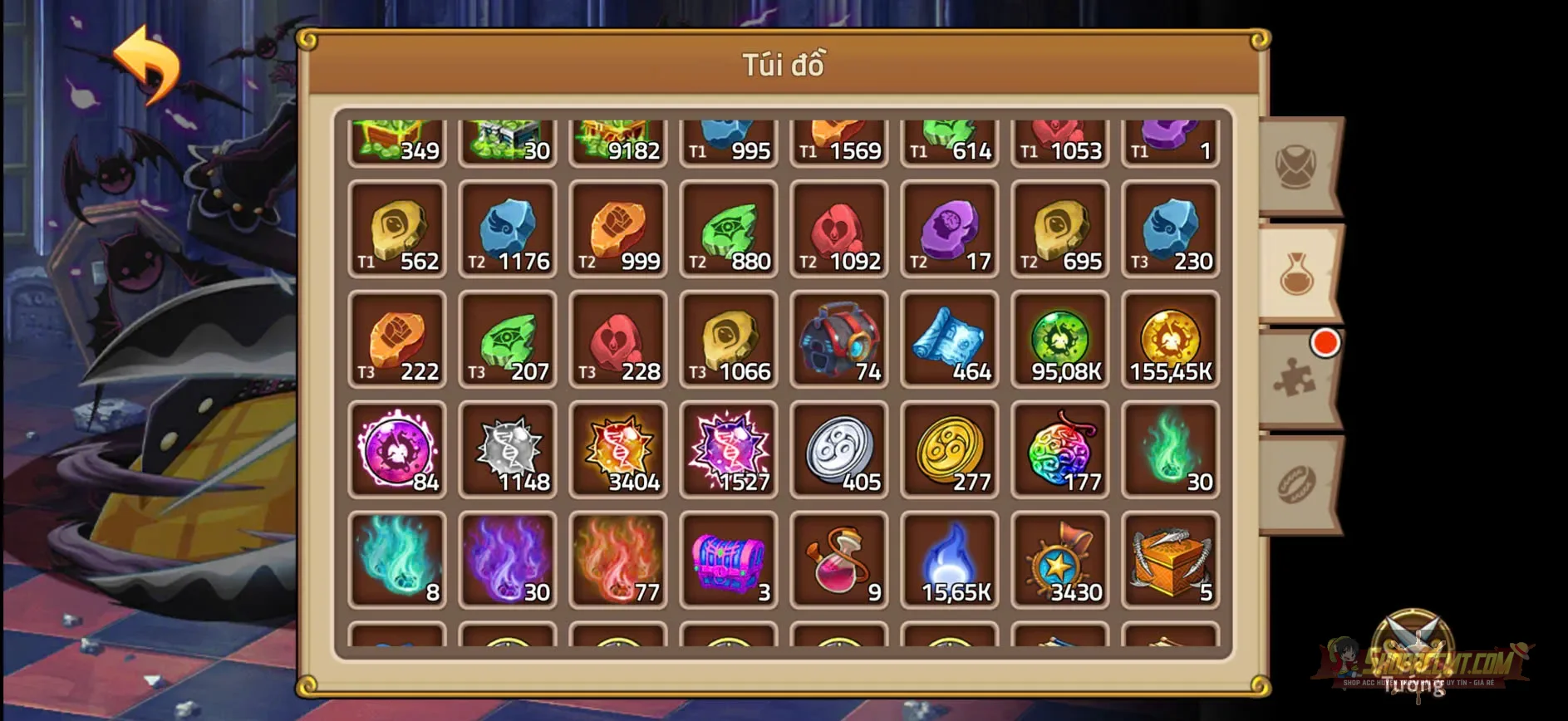Select the blue scroll map item
The height and width of the screenshot is (721, 1568).
(950, 341)
